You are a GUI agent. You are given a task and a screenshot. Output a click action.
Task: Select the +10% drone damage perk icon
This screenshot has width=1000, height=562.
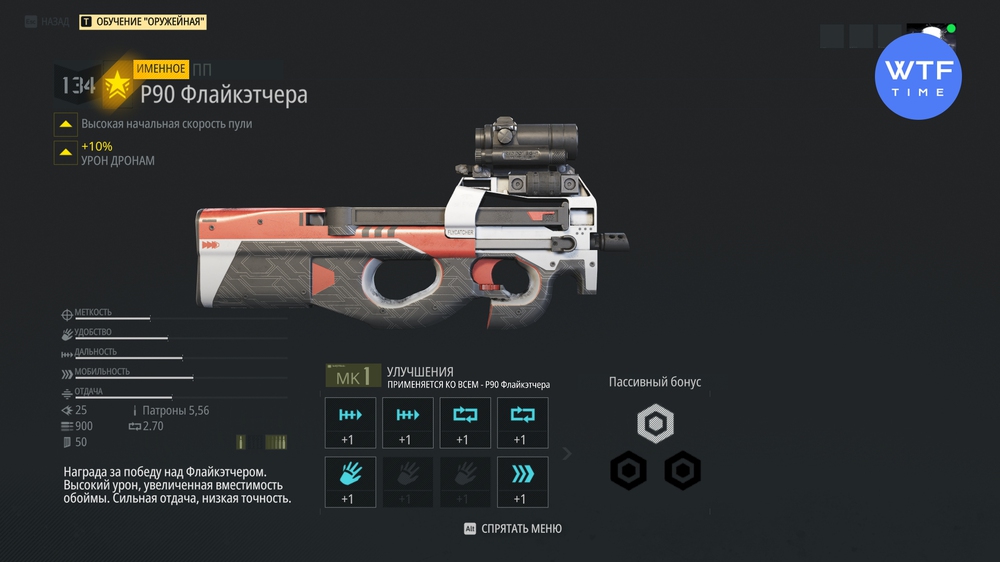(66, 152)
